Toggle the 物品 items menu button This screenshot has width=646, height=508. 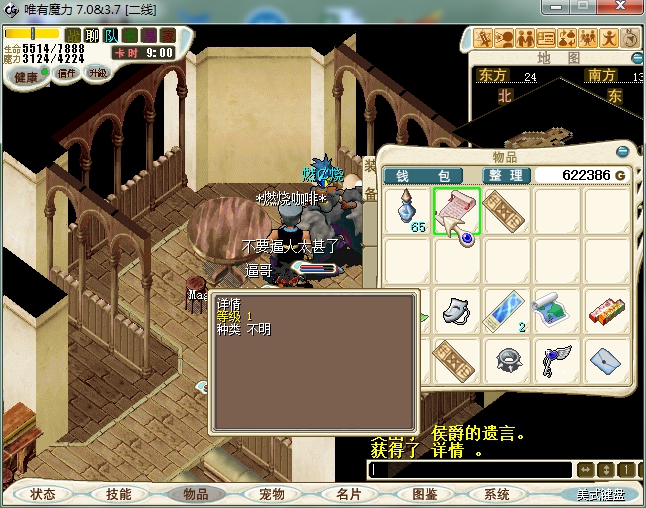[x=195, y=494]
